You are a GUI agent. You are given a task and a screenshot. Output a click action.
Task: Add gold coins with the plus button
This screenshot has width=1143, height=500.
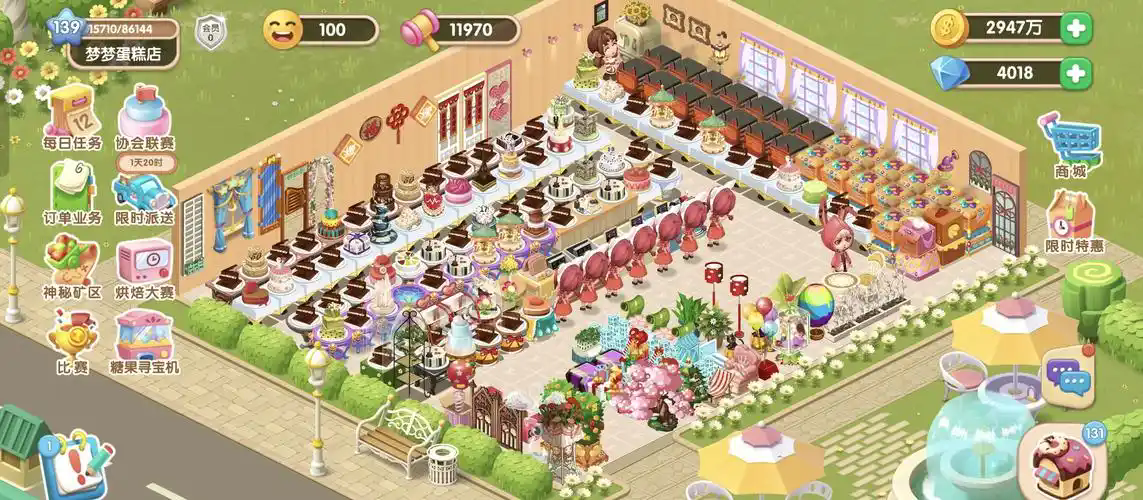click(1077, 28)
